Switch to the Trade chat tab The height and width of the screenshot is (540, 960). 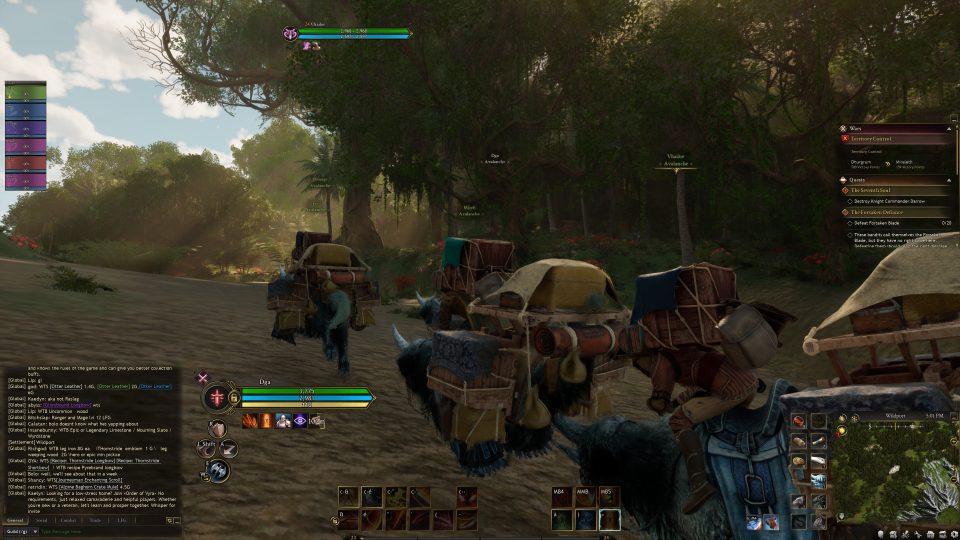pyautogui.click(x=95, y=520)
